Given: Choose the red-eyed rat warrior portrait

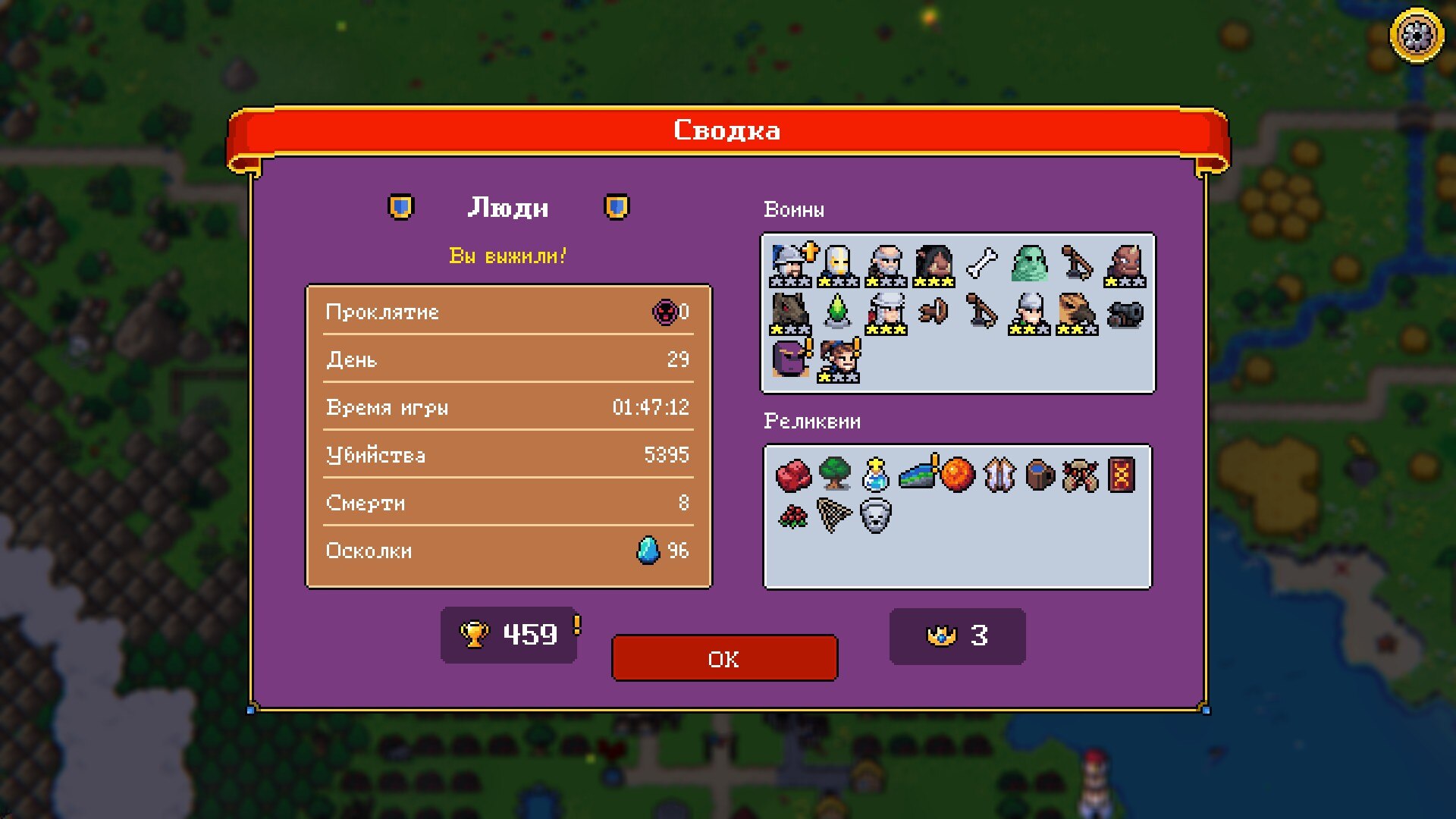Looking at the screenshot, I should point(790,312).
